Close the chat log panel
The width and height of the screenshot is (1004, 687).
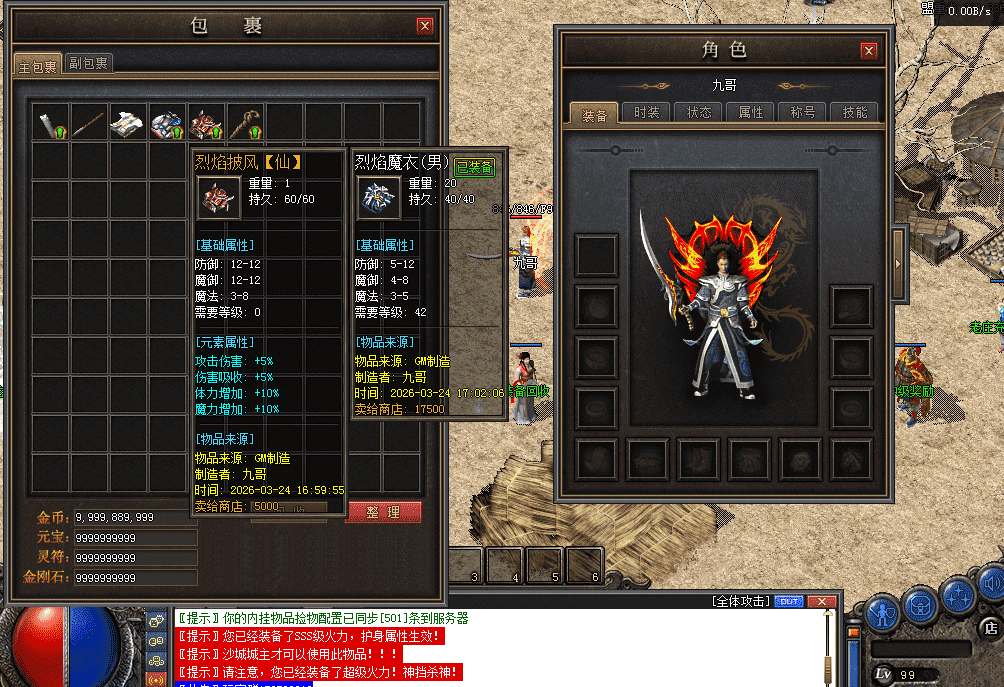(821, 601)
